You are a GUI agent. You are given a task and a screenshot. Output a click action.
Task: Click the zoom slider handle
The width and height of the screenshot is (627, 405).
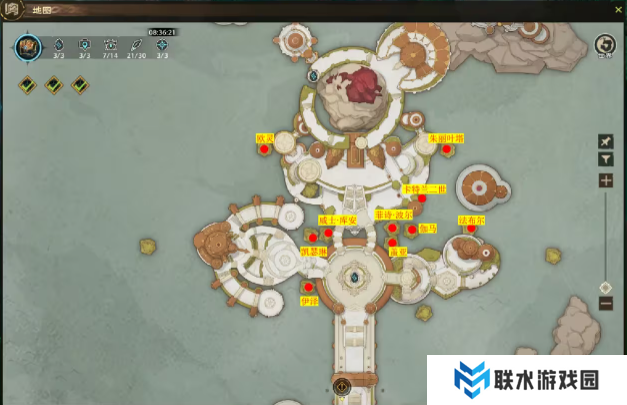click(x=605, y=287)
